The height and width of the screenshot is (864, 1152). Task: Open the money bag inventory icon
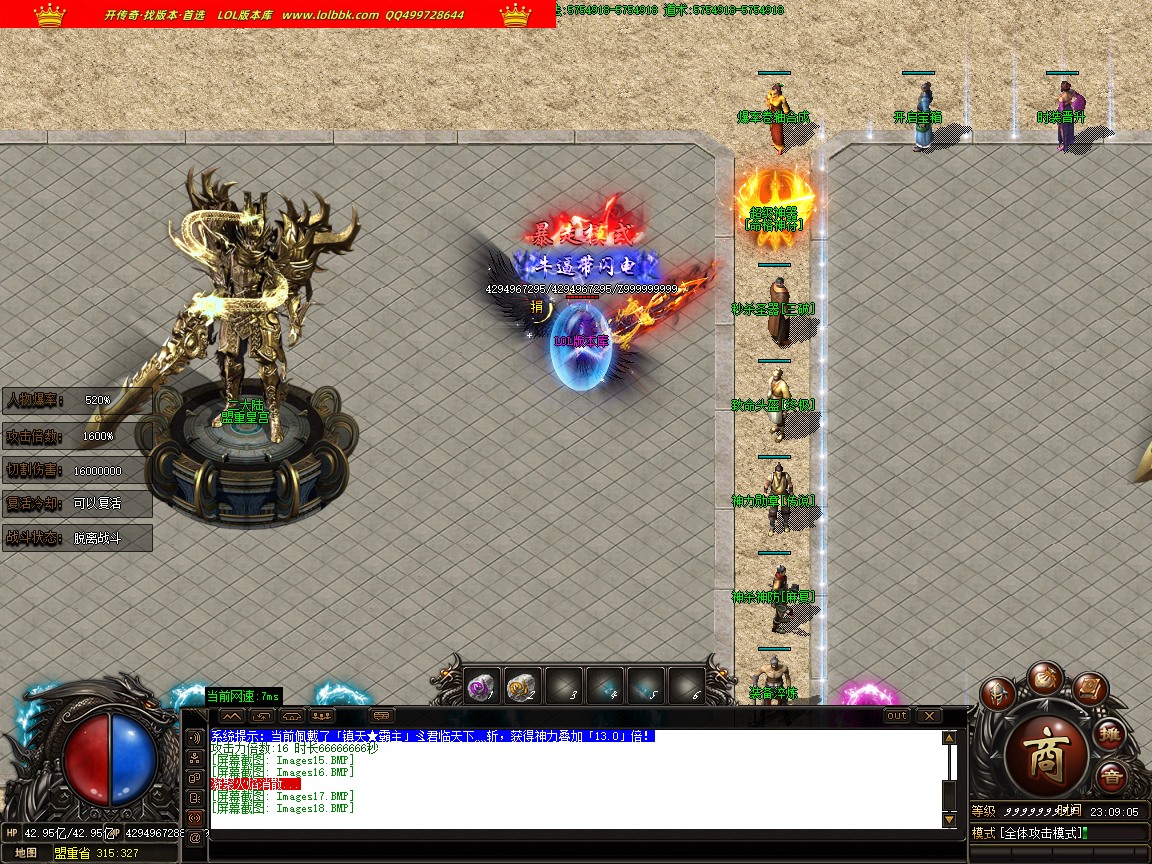click(x=1045, y=676)
